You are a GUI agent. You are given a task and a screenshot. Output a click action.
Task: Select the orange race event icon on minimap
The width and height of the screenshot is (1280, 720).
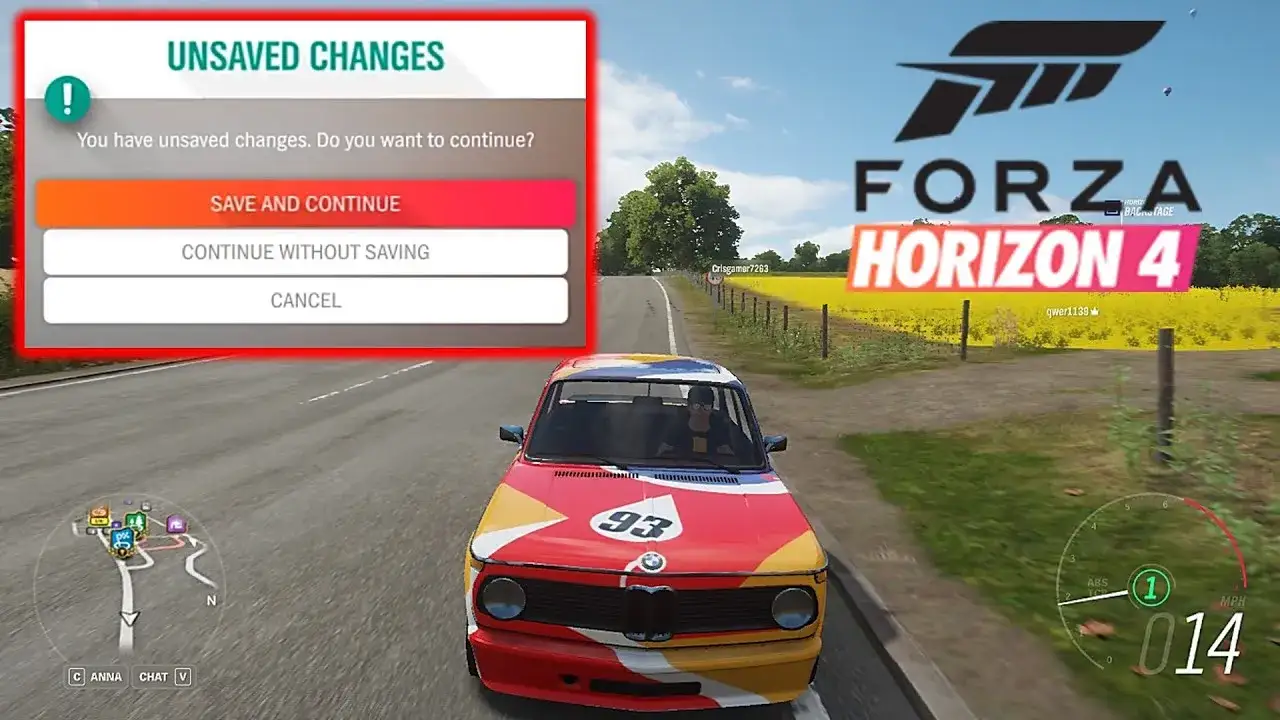99,511
